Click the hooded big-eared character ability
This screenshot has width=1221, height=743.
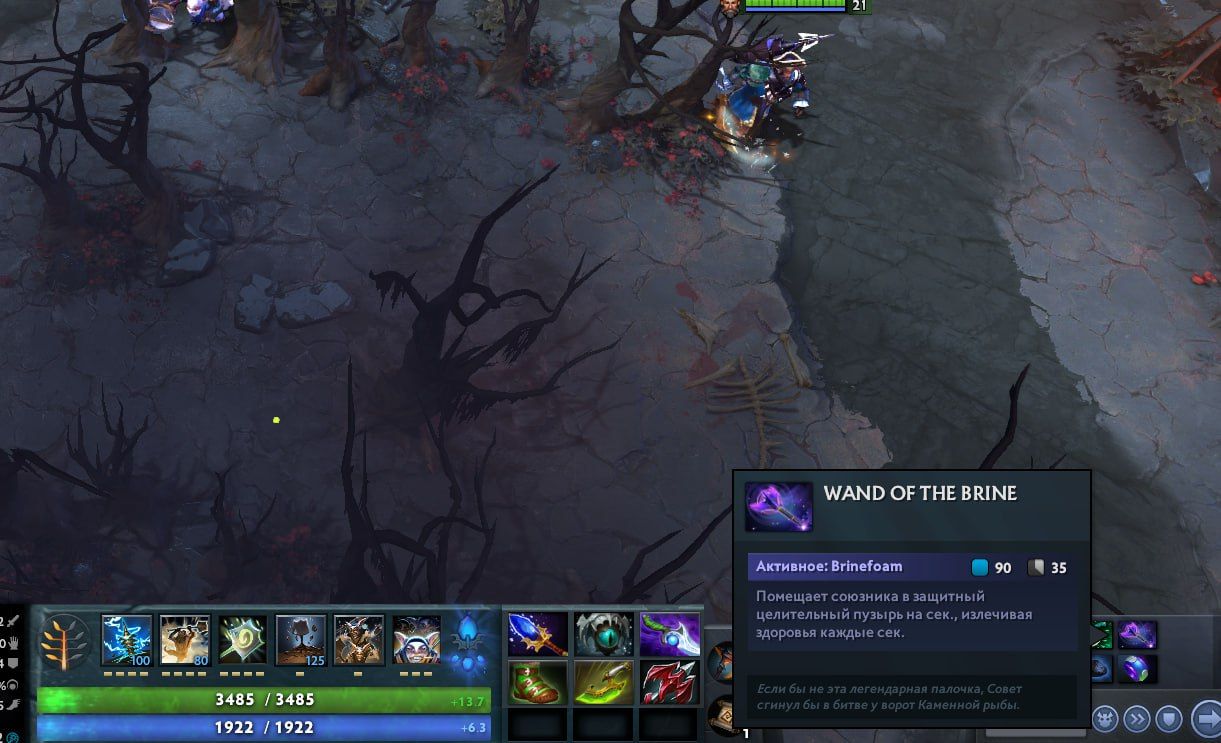click(416, 640)
